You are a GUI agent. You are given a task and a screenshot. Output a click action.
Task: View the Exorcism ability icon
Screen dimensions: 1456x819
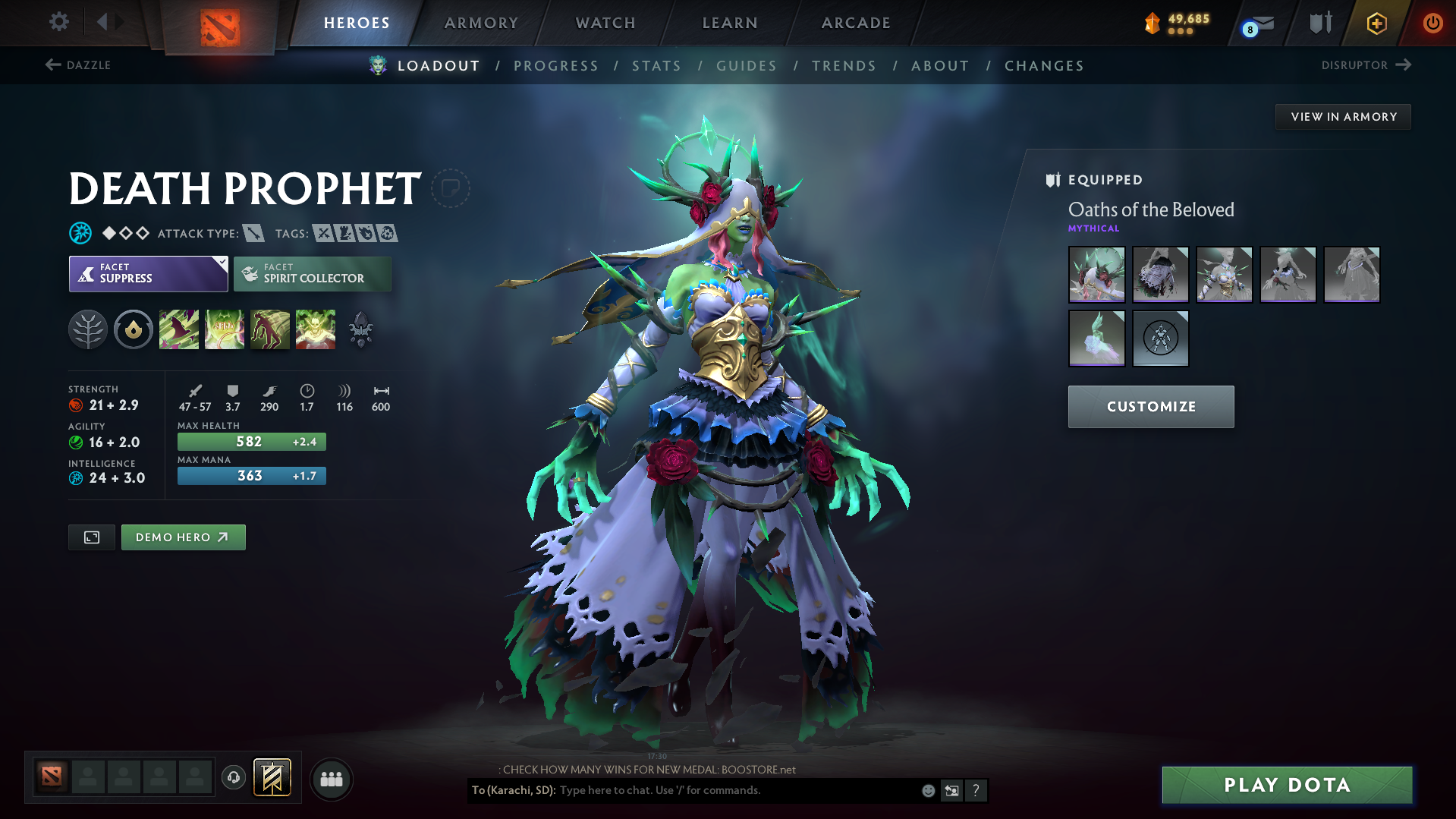click(x=316, y=329)
